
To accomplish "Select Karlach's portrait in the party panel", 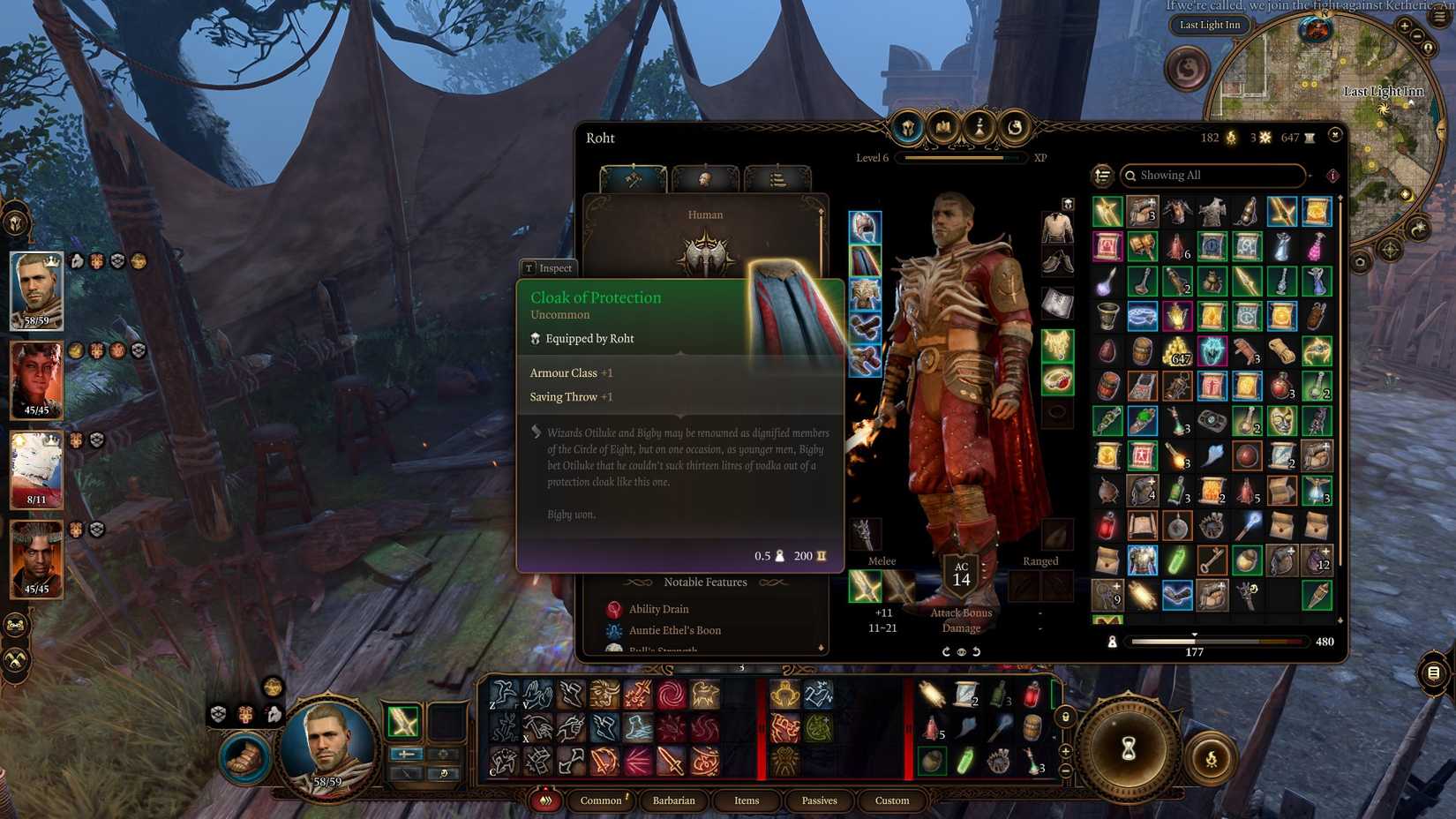I will coord(36,381).
